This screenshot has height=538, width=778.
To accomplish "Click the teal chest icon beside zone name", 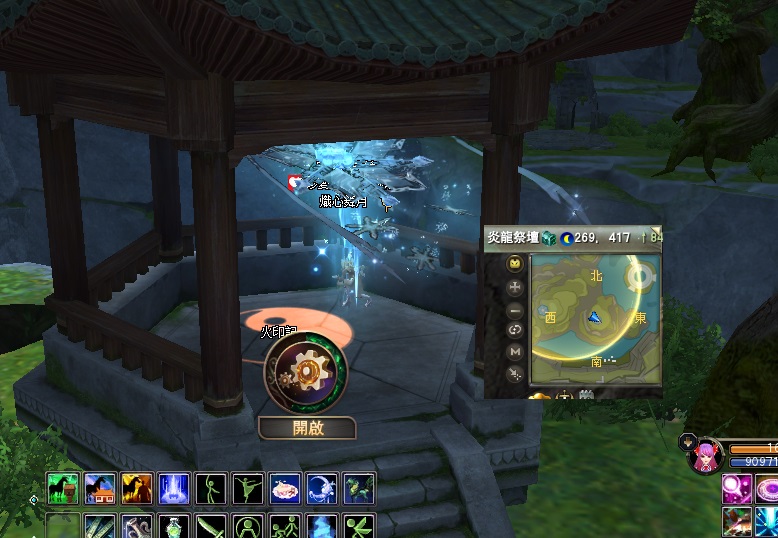I will pyautogui.click(x=551, y=238).
